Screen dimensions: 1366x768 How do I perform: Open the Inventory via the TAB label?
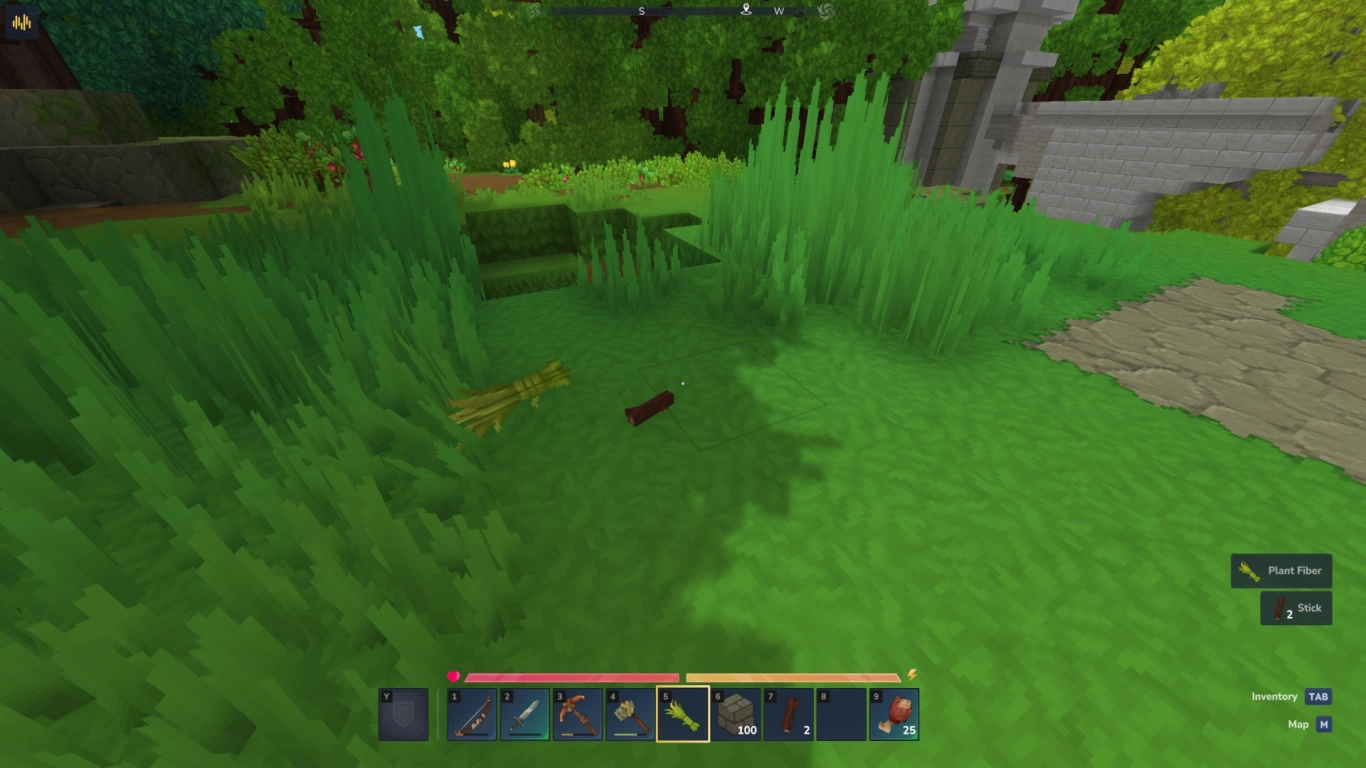pyautogui.click(x=1316, y=696)
